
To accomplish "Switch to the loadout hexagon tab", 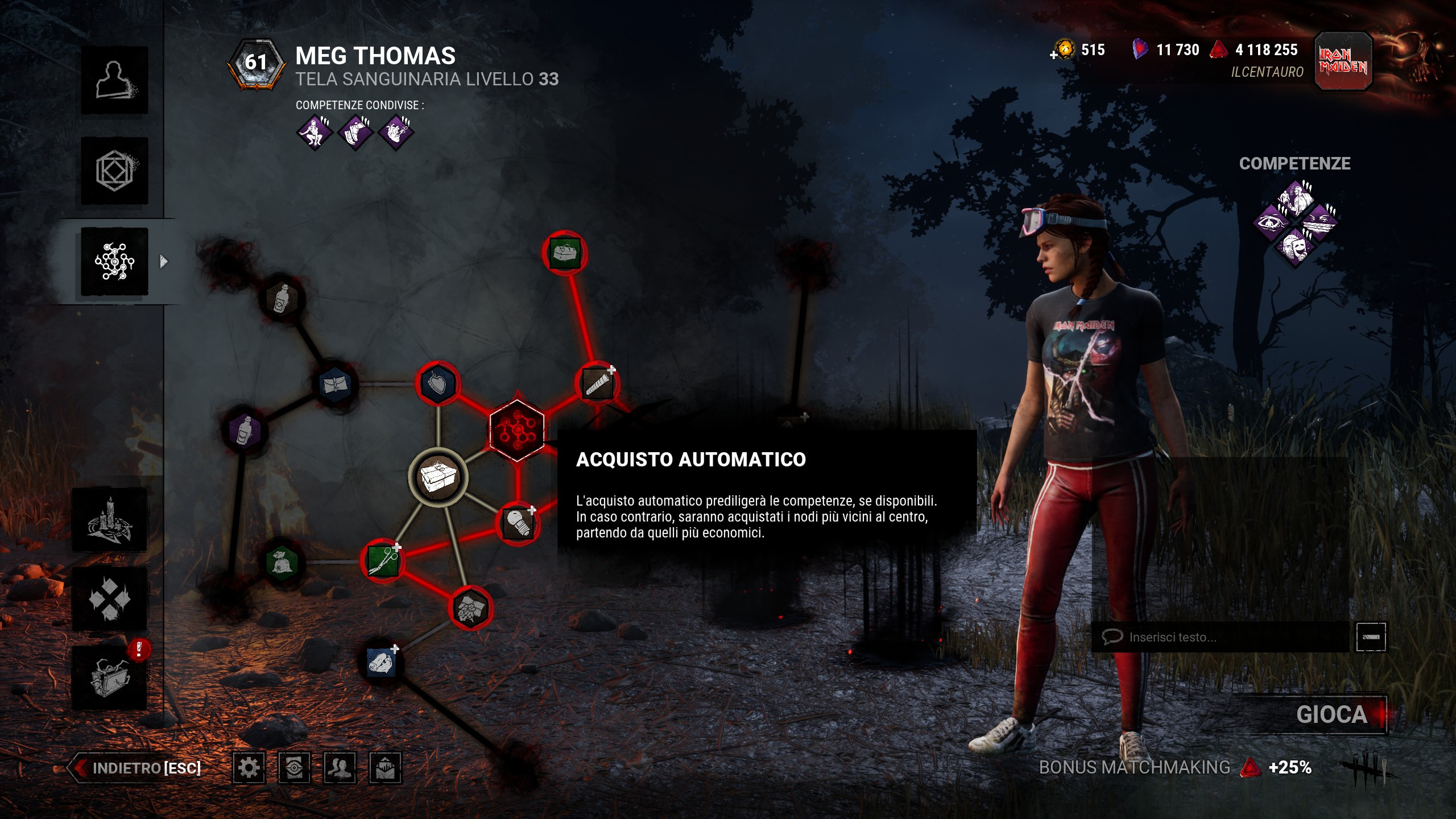I will pyautogui.click(x=114, y=171).
